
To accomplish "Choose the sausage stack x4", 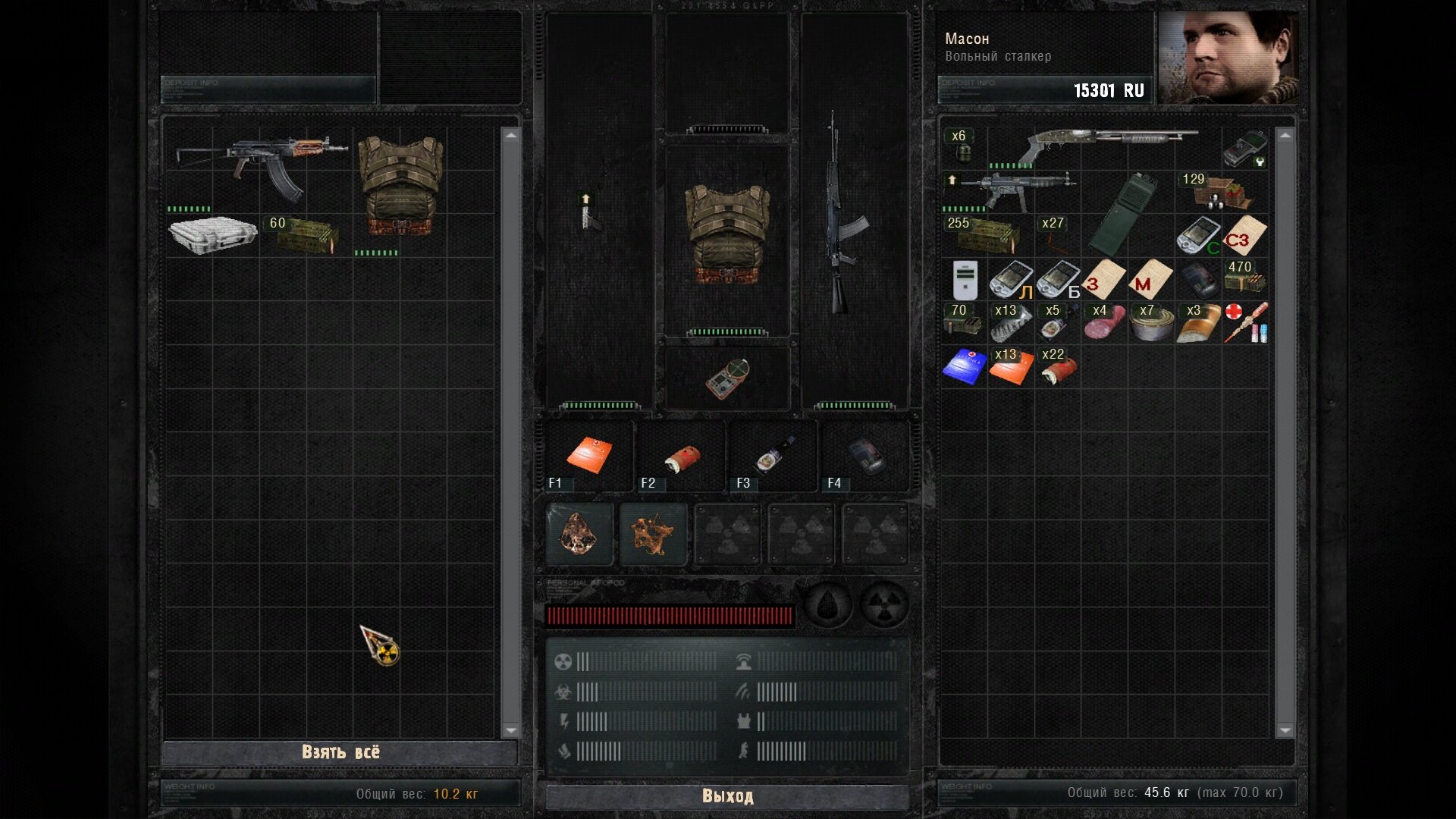I will click(1104, 324).
